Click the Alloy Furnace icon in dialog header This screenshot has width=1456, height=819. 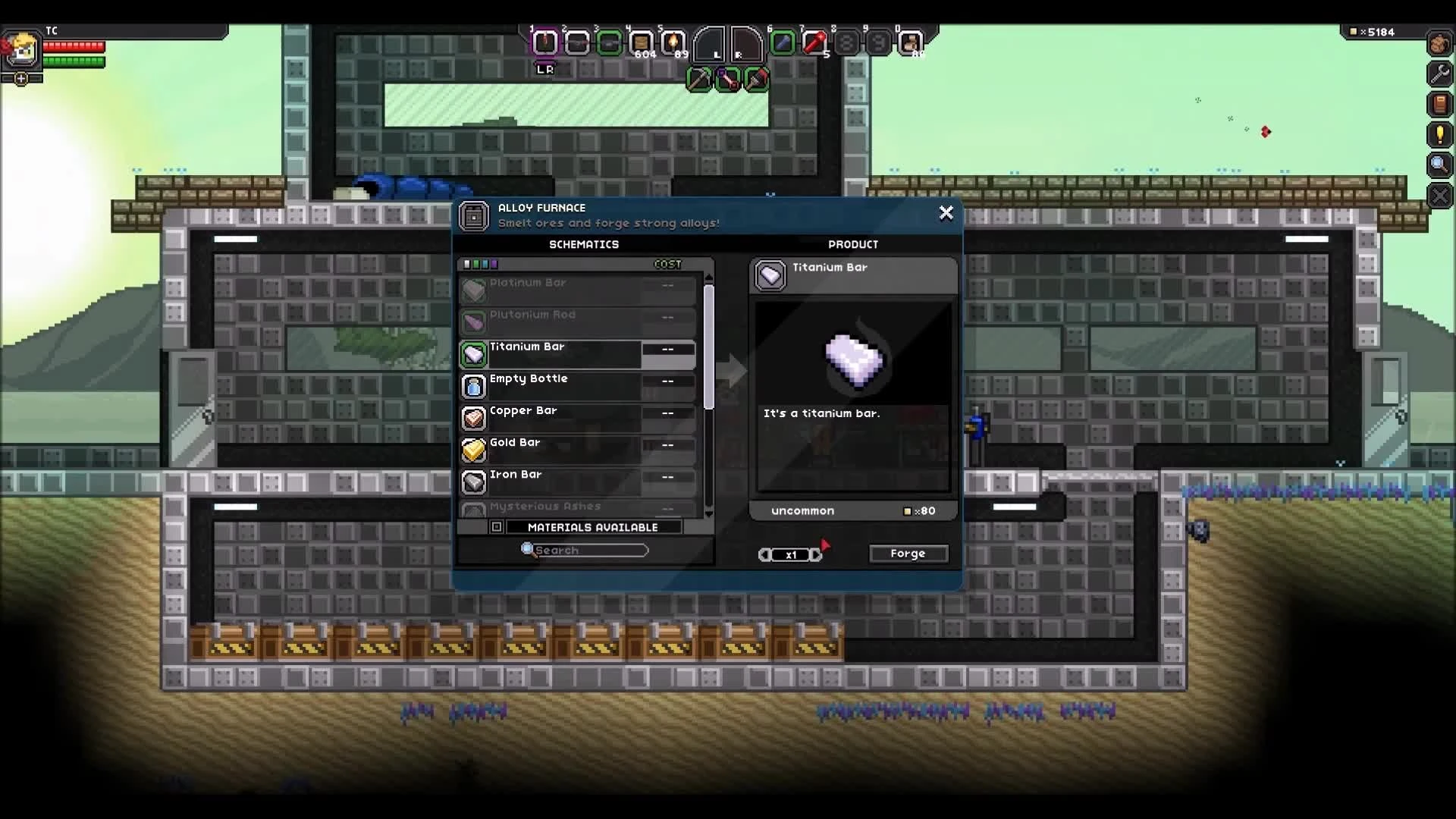(474, 216)
